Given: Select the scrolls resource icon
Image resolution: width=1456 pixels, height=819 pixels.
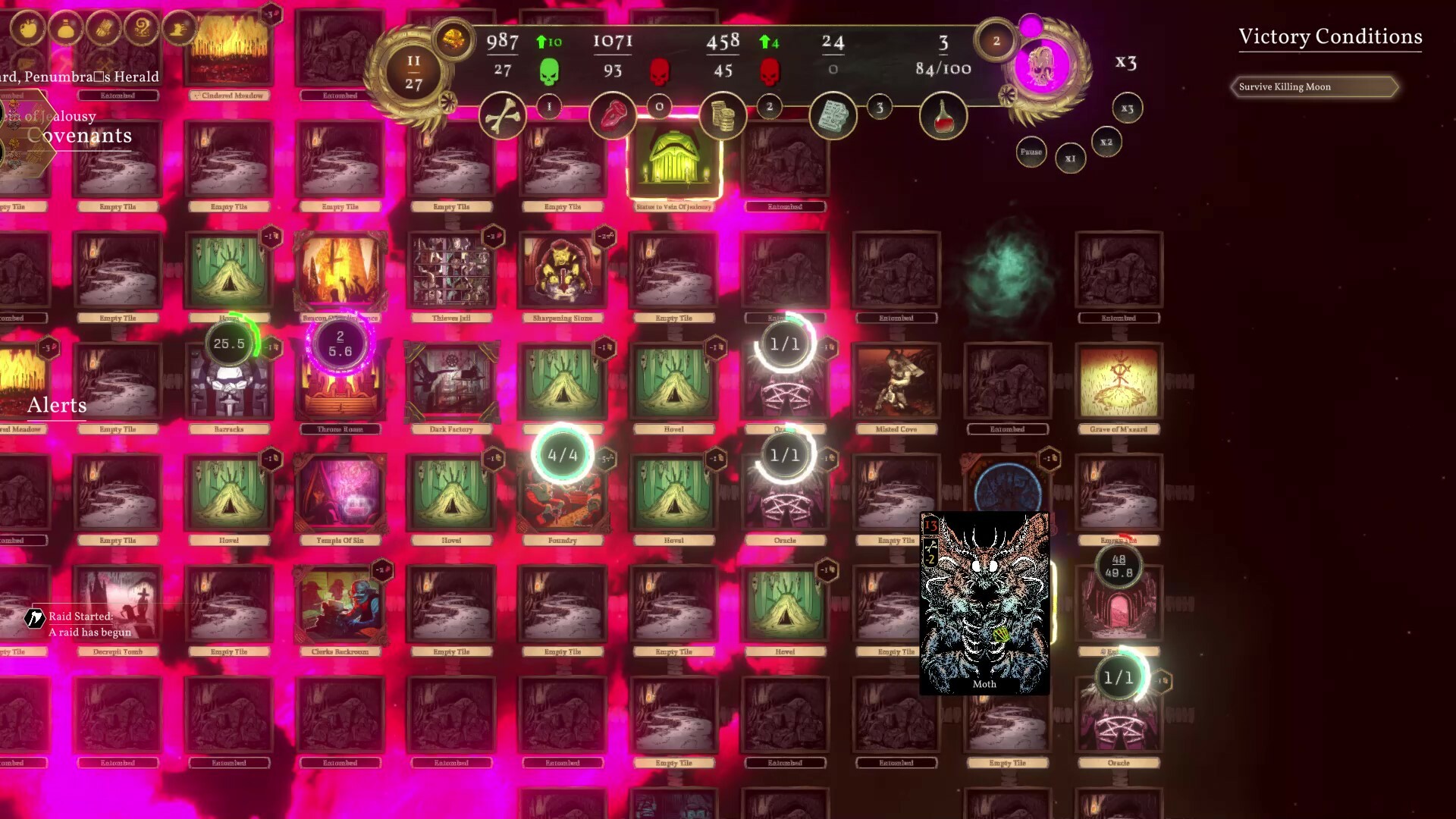Looking at the screenshot, I should (x=832, y=115).
